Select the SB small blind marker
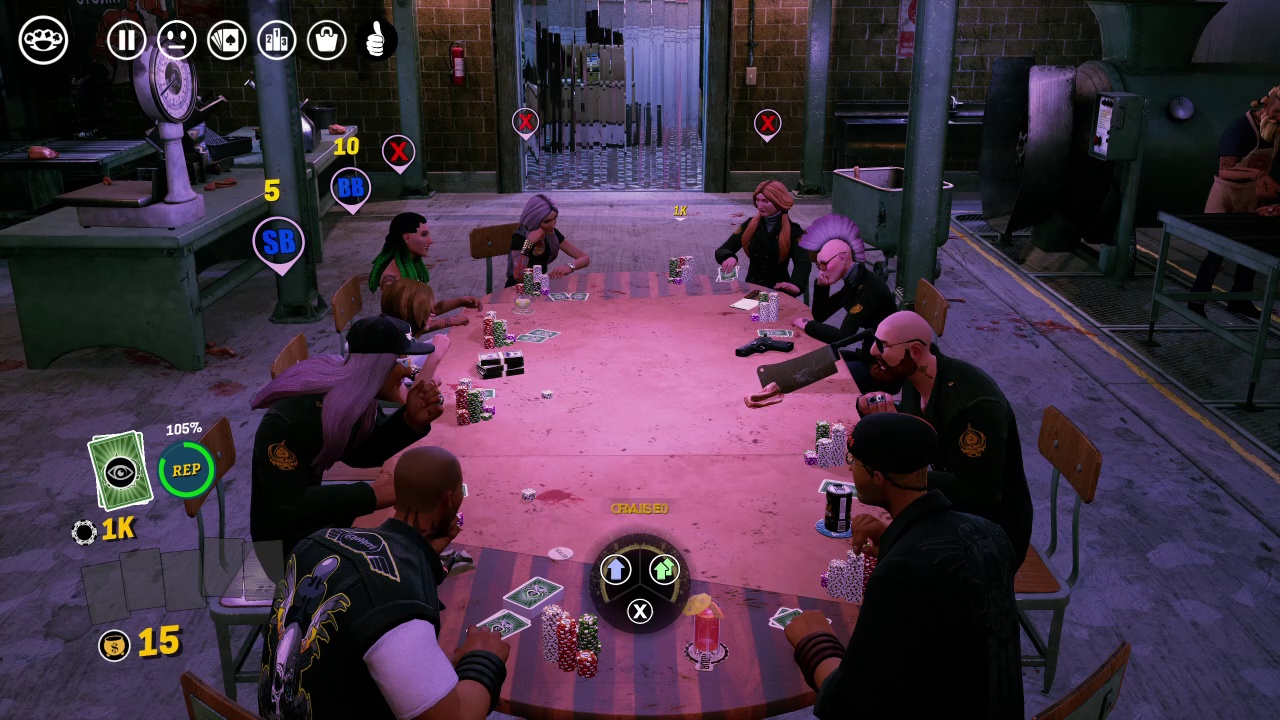The height and width of the screenshot is (720, 1280). pos(279,242)
